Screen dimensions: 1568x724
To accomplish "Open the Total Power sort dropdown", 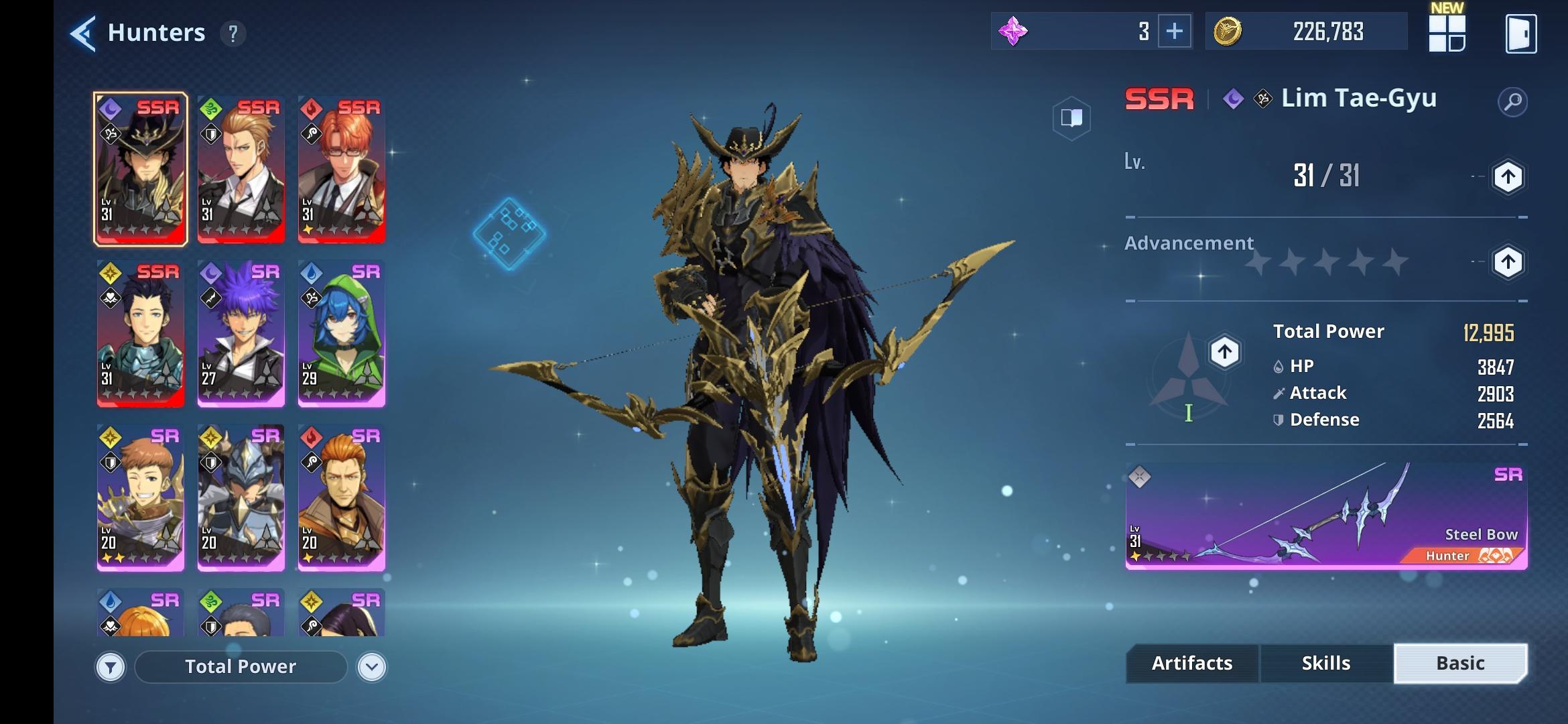I will pos(241,667).
